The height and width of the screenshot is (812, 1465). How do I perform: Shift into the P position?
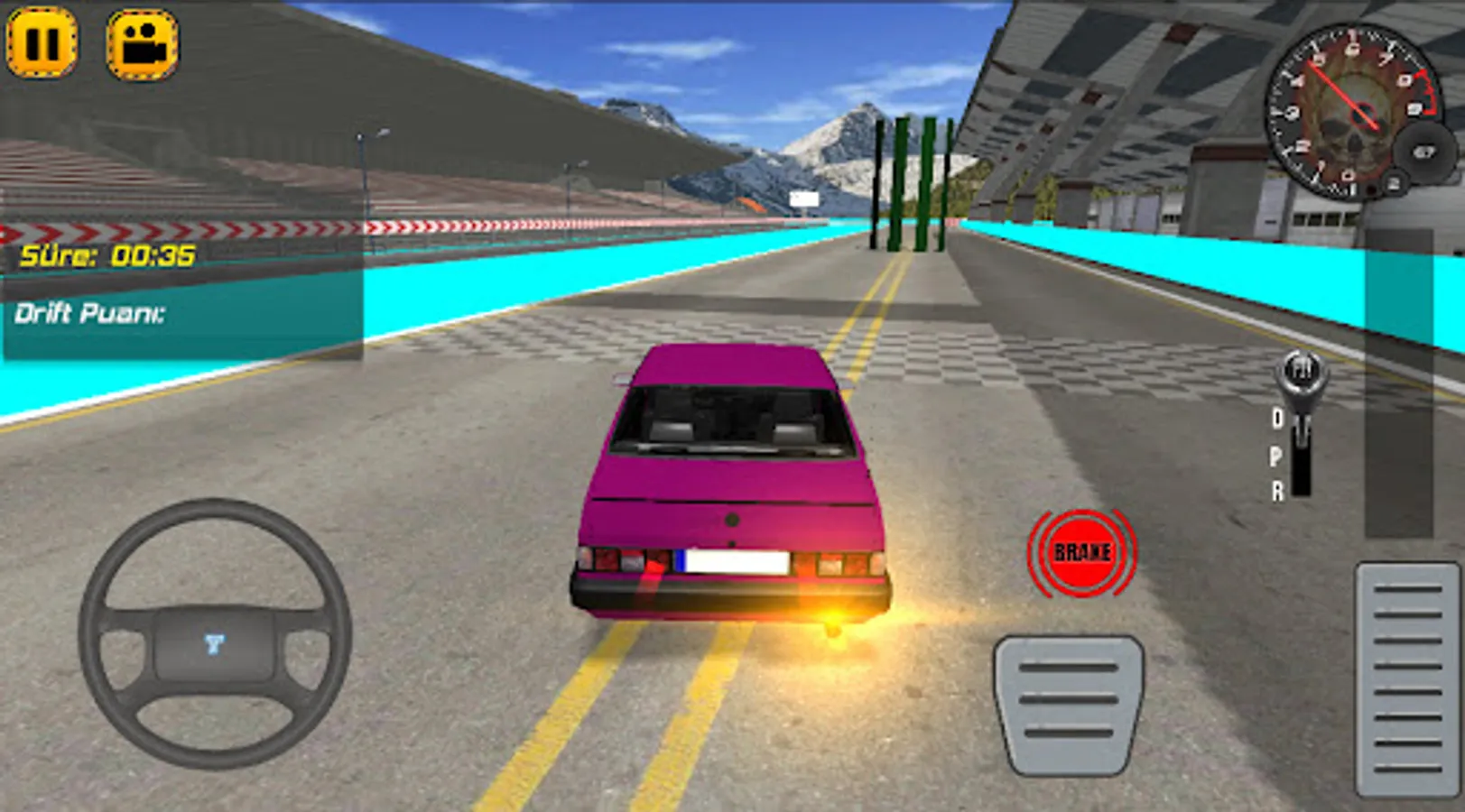[1276, 454]
